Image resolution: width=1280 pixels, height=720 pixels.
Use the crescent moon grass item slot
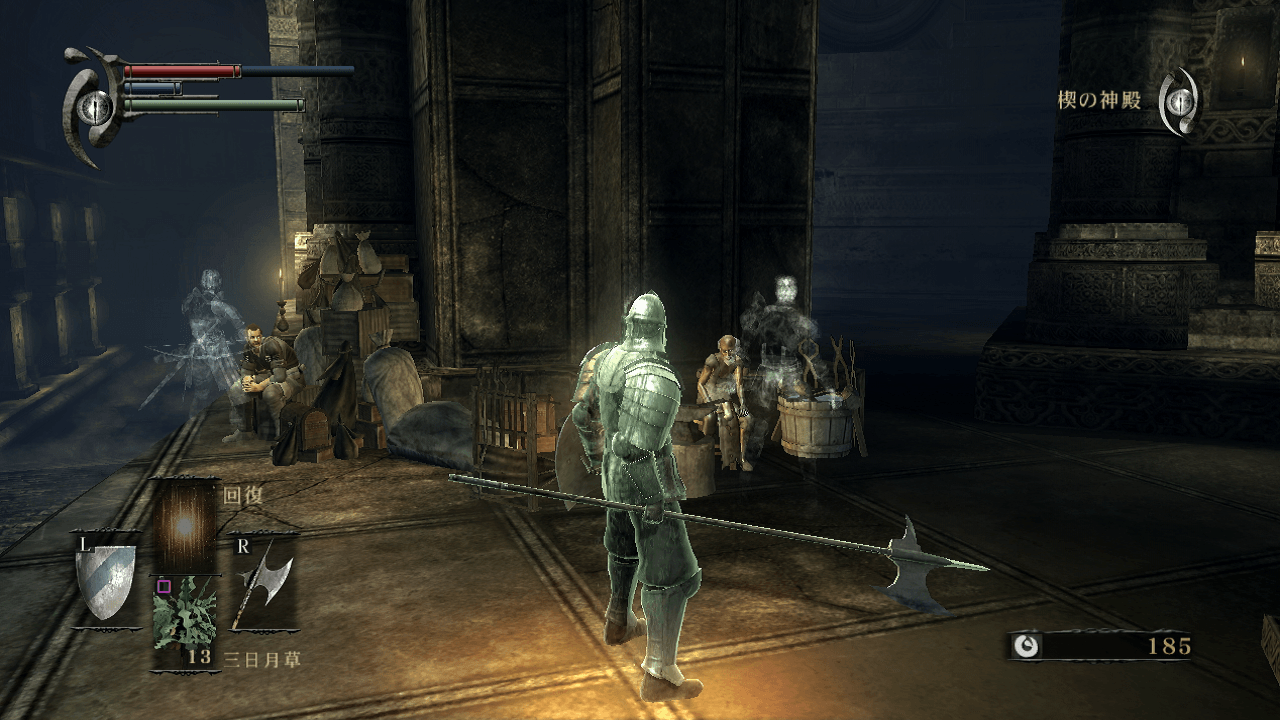point(184,621)
